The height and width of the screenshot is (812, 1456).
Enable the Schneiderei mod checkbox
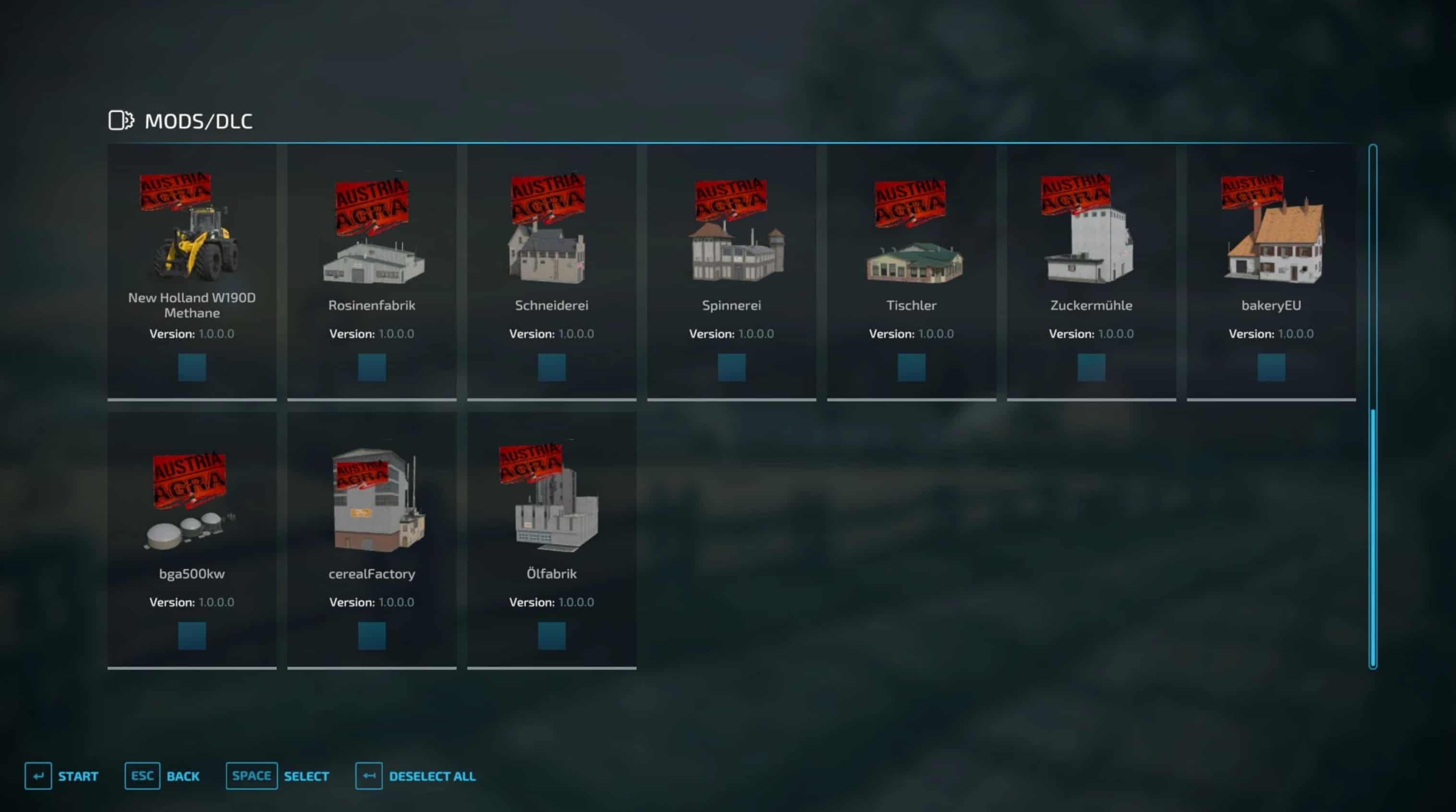pyautogui.click(x=552, y=367)
